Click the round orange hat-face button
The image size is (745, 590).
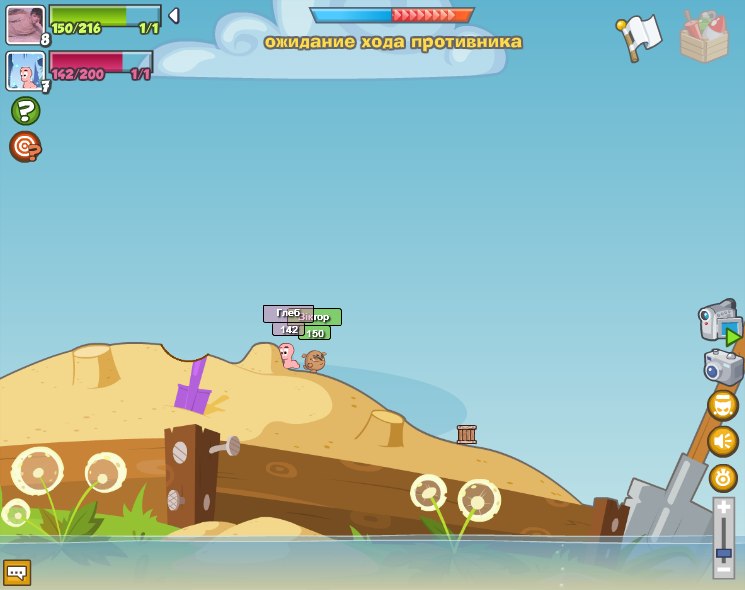pyautogui.click(x=723, y=405)
